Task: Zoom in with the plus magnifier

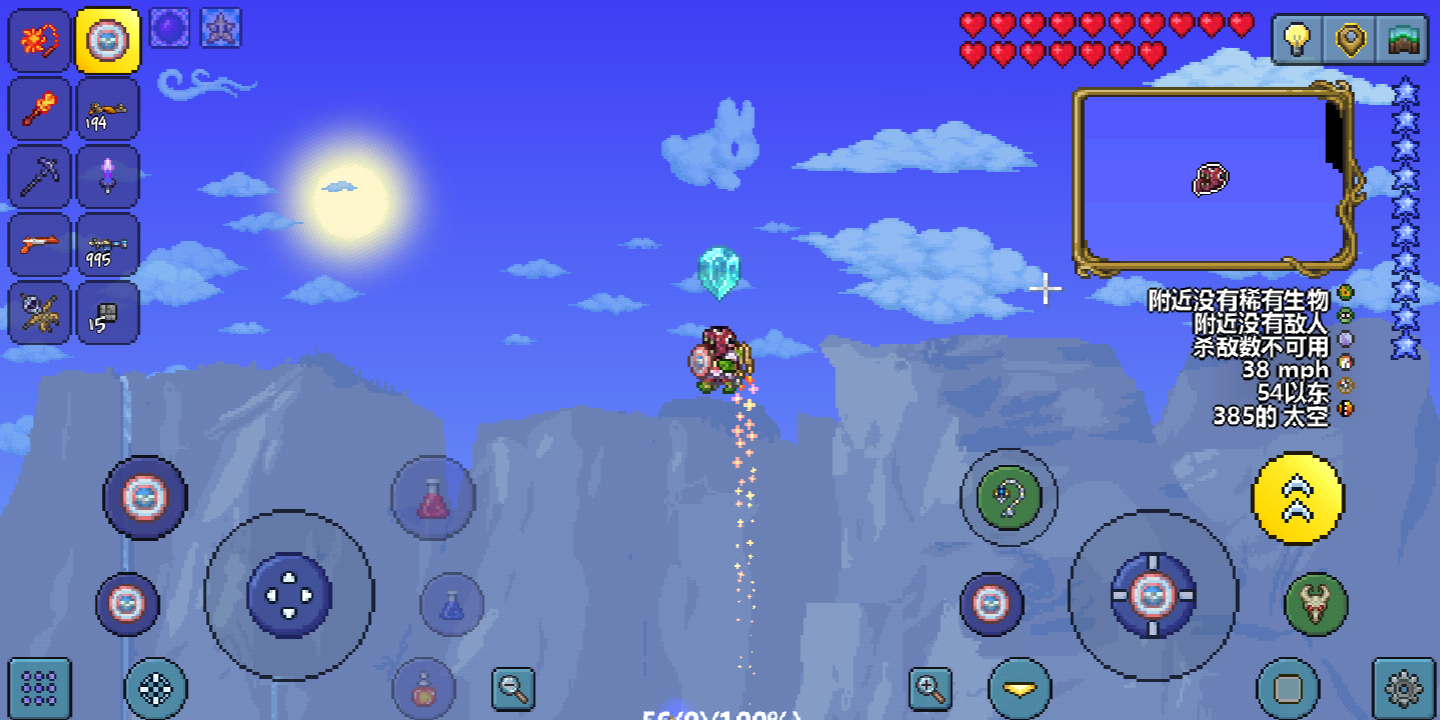Action: coord(930,688)
